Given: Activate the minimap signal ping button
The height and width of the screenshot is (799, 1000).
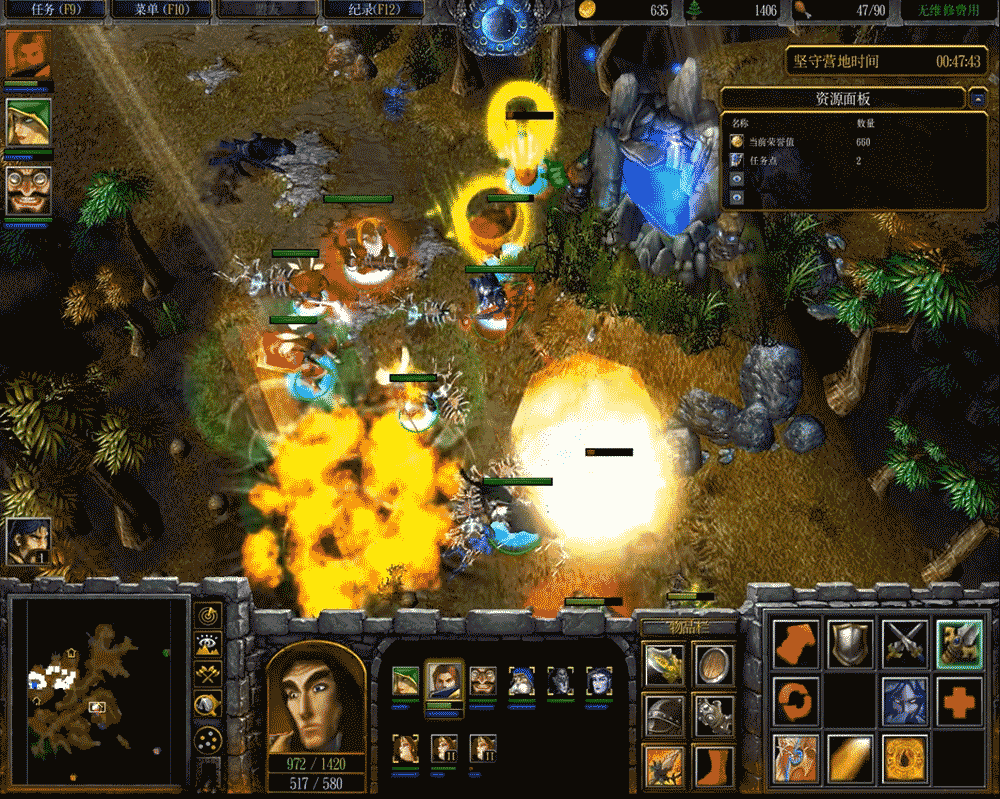Looking at the screenshot, I should (208, 615).
